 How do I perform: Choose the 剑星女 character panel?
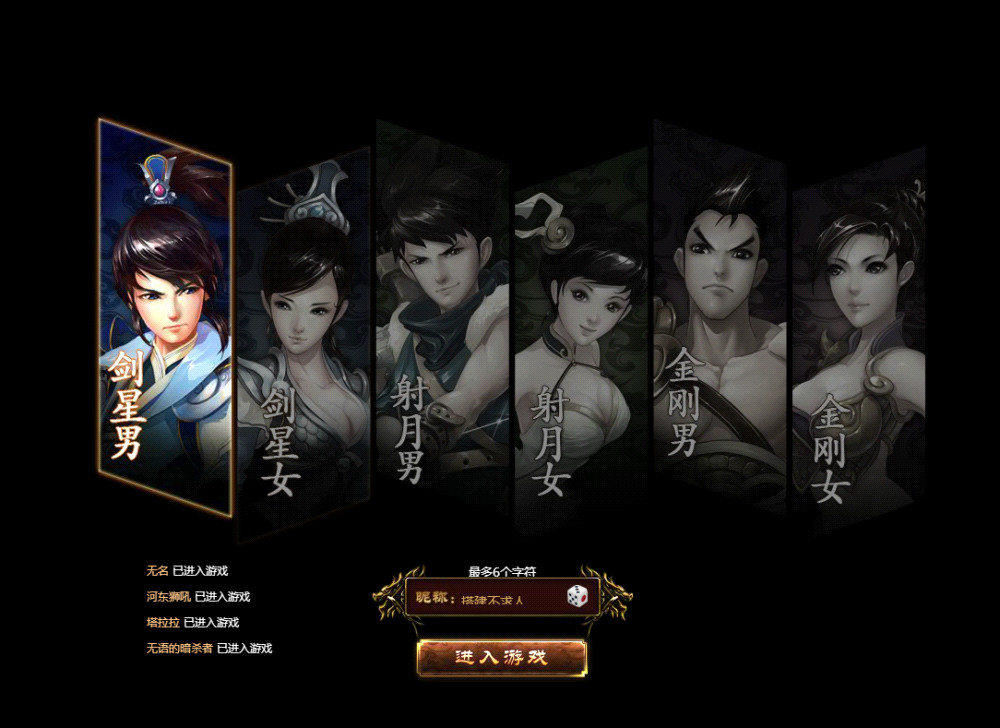pos(303,340)
